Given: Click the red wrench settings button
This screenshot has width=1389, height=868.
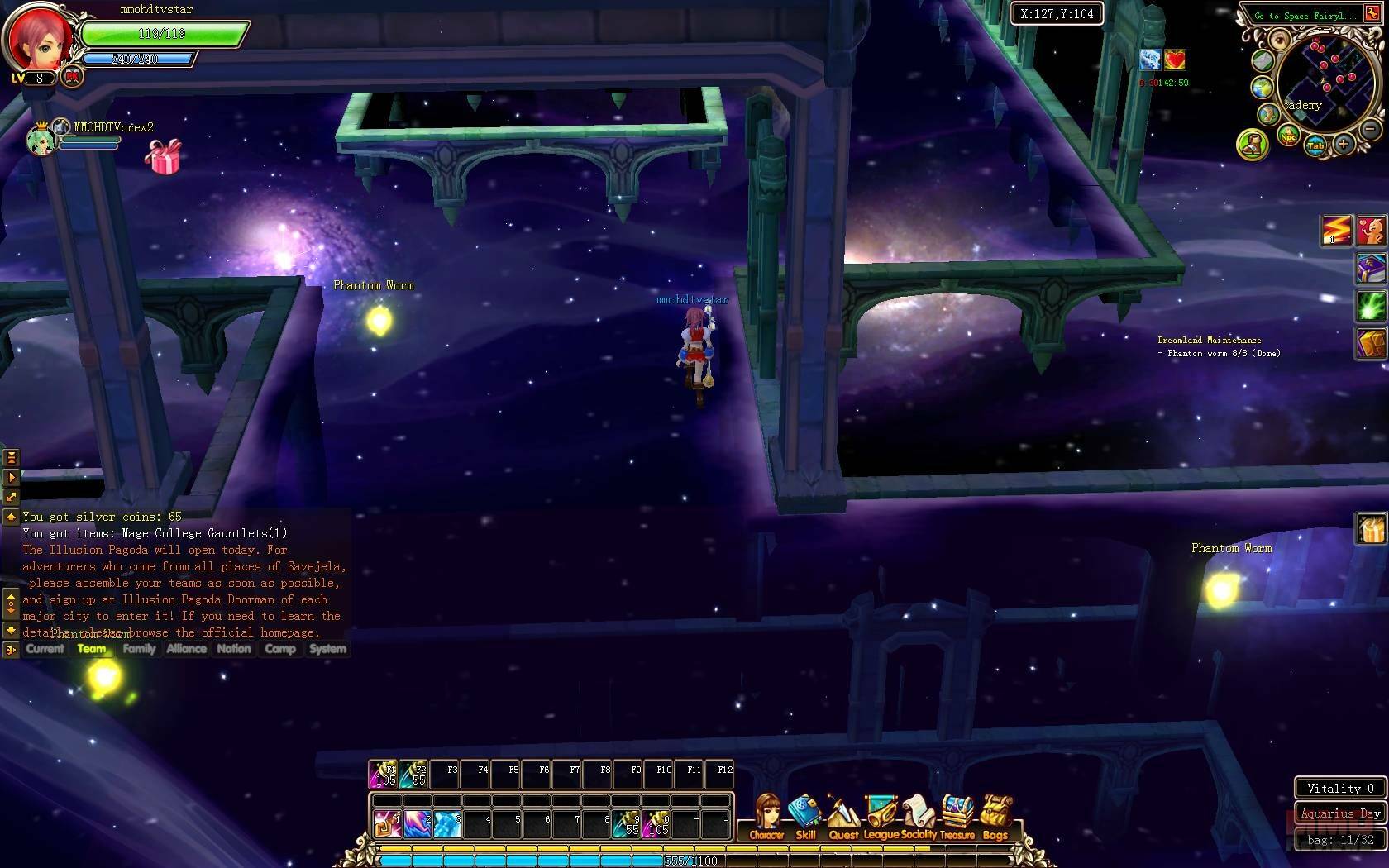Looking at the screenshot, I should pyautogui.click(x=1372, y=14).
